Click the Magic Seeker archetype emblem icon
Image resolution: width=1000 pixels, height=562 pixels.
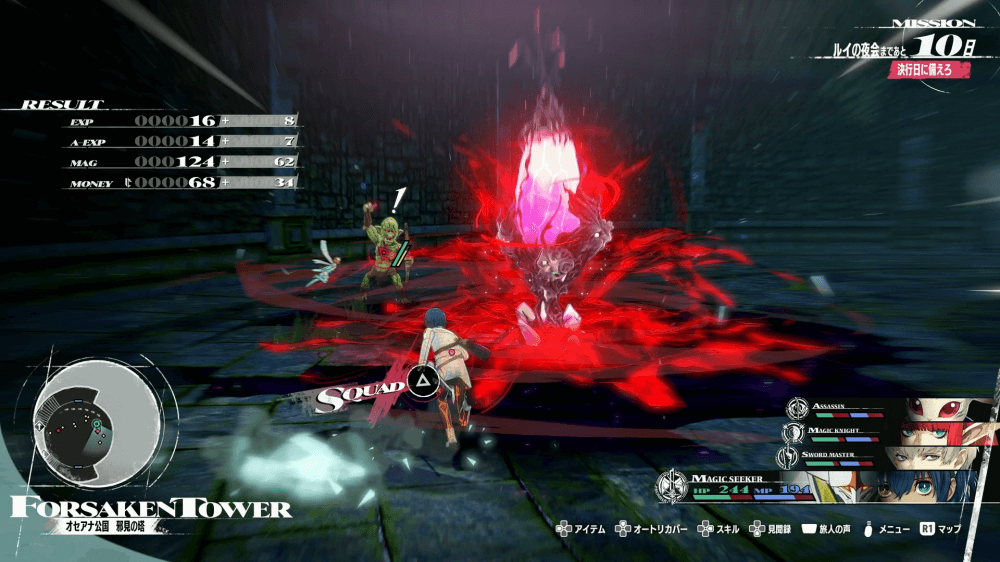(671, 487)
